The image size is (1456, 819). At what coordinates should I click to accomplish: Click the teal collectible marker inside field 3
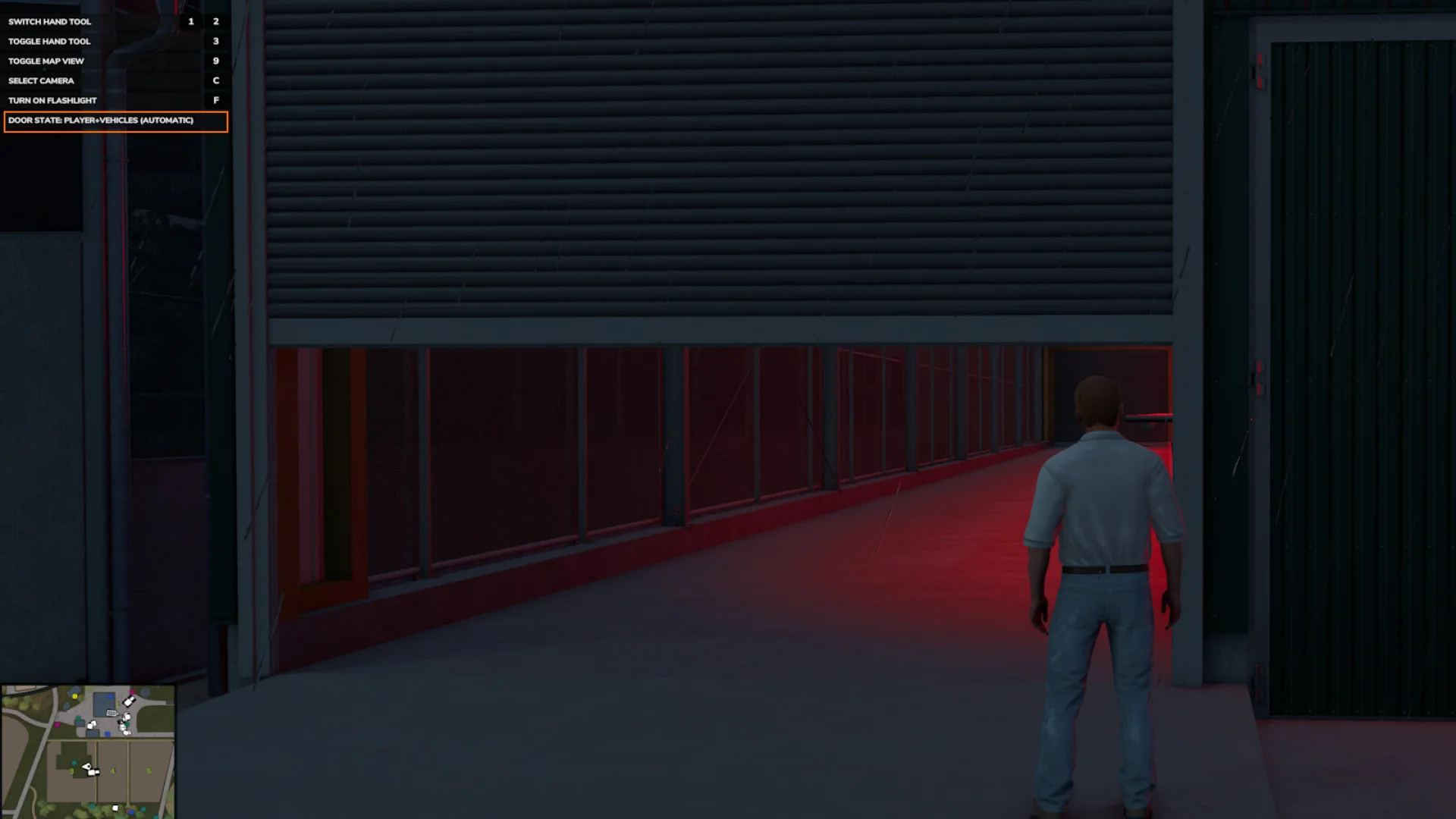pyautogui.click(x=74, y=763)
